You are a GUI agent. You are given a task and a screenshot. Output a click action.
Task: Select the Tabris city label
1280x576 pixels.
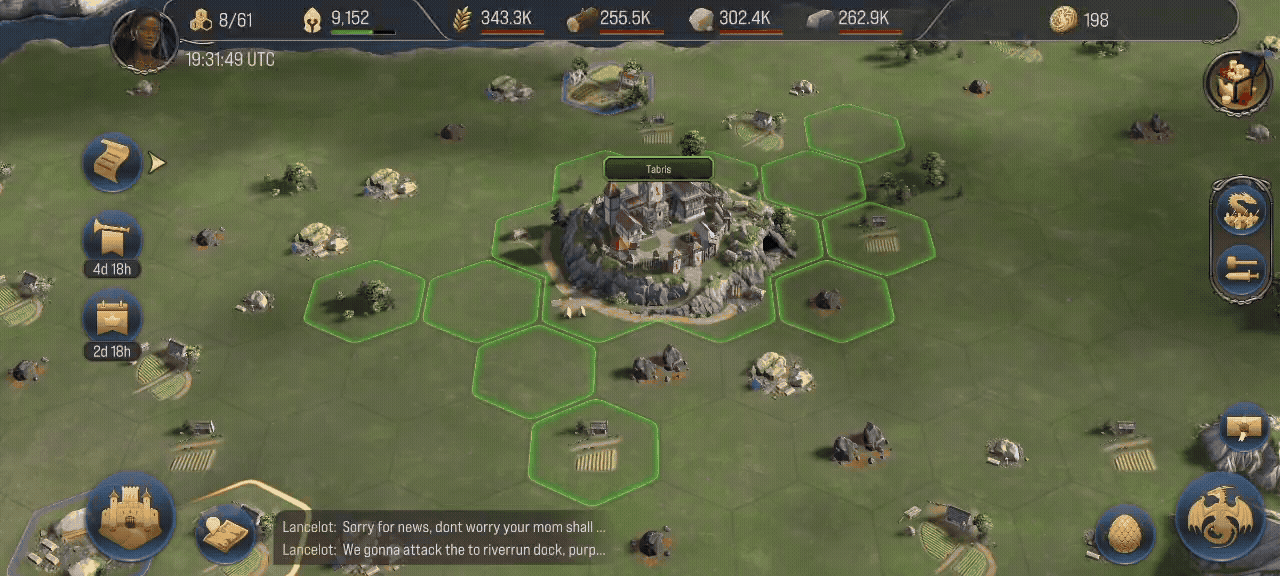[x=658, y=169]
